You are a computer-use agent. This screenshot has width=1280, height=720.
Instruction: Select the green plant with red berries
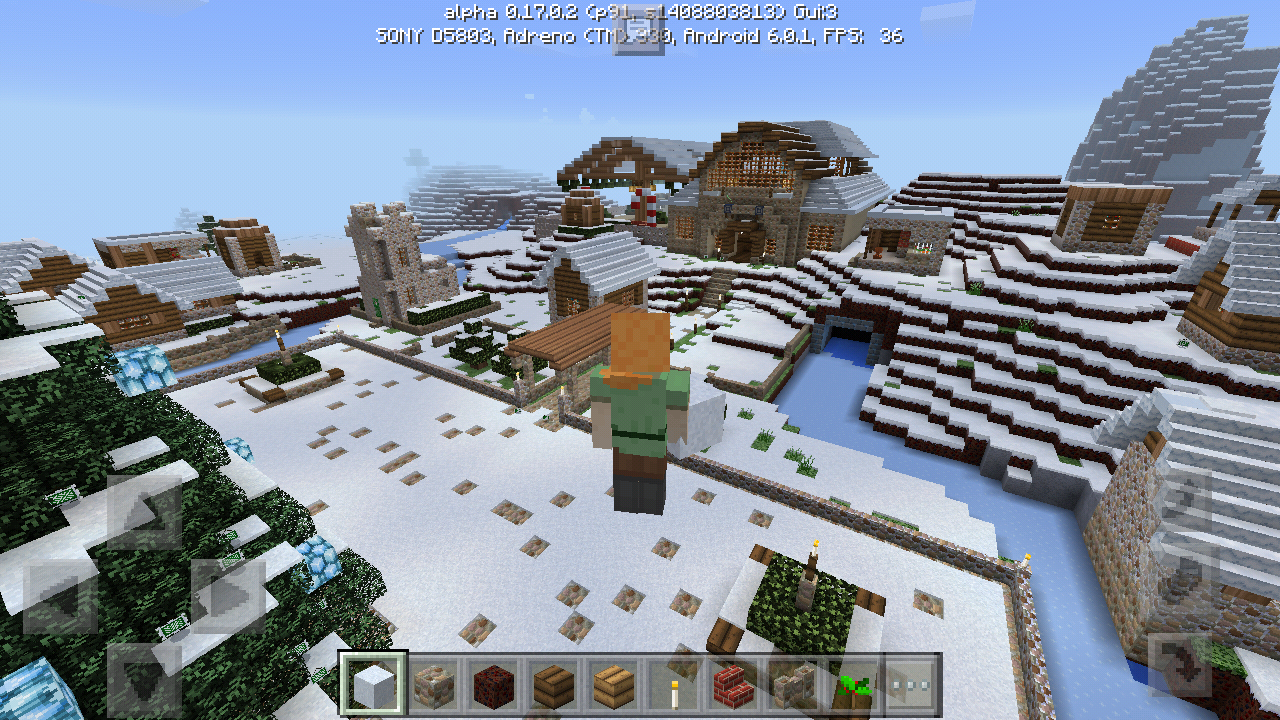tap(851, 685)
